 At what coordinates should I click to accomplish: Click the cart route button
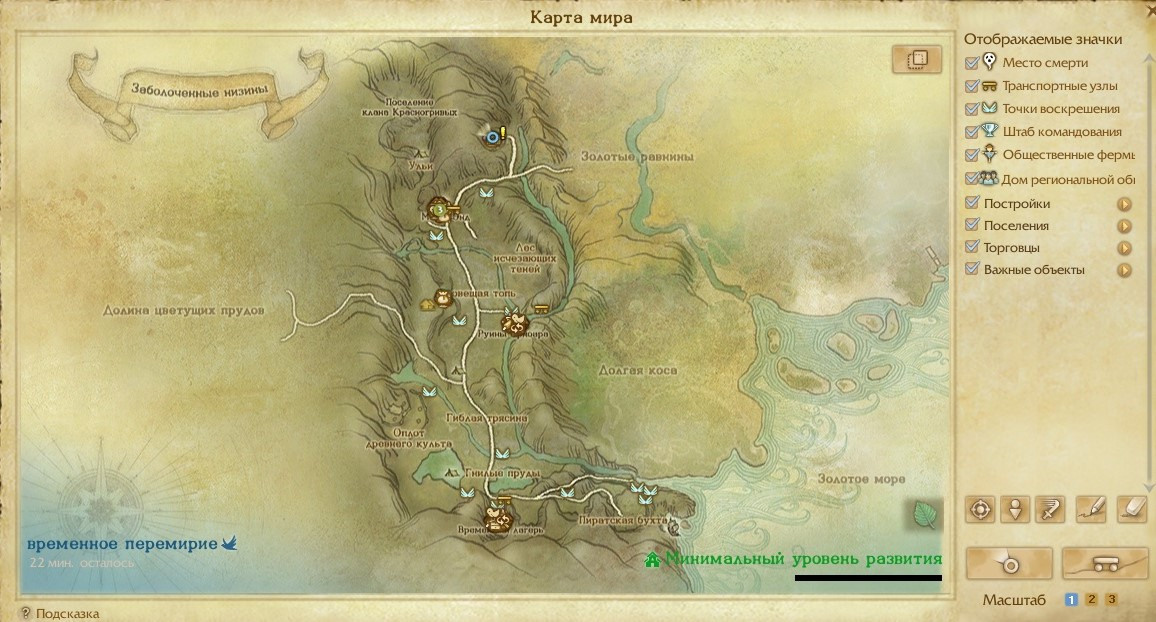coord(1105,564)
